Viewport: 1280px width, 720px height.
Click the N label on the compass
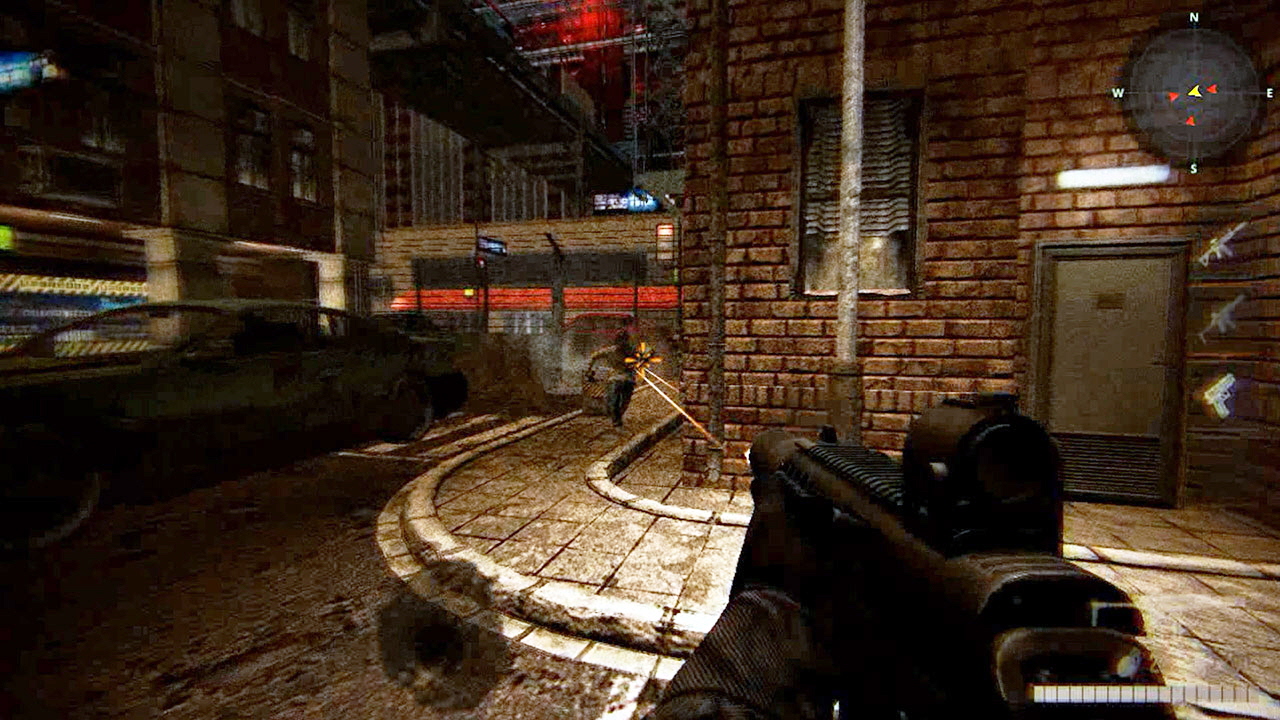[1193, 17]
